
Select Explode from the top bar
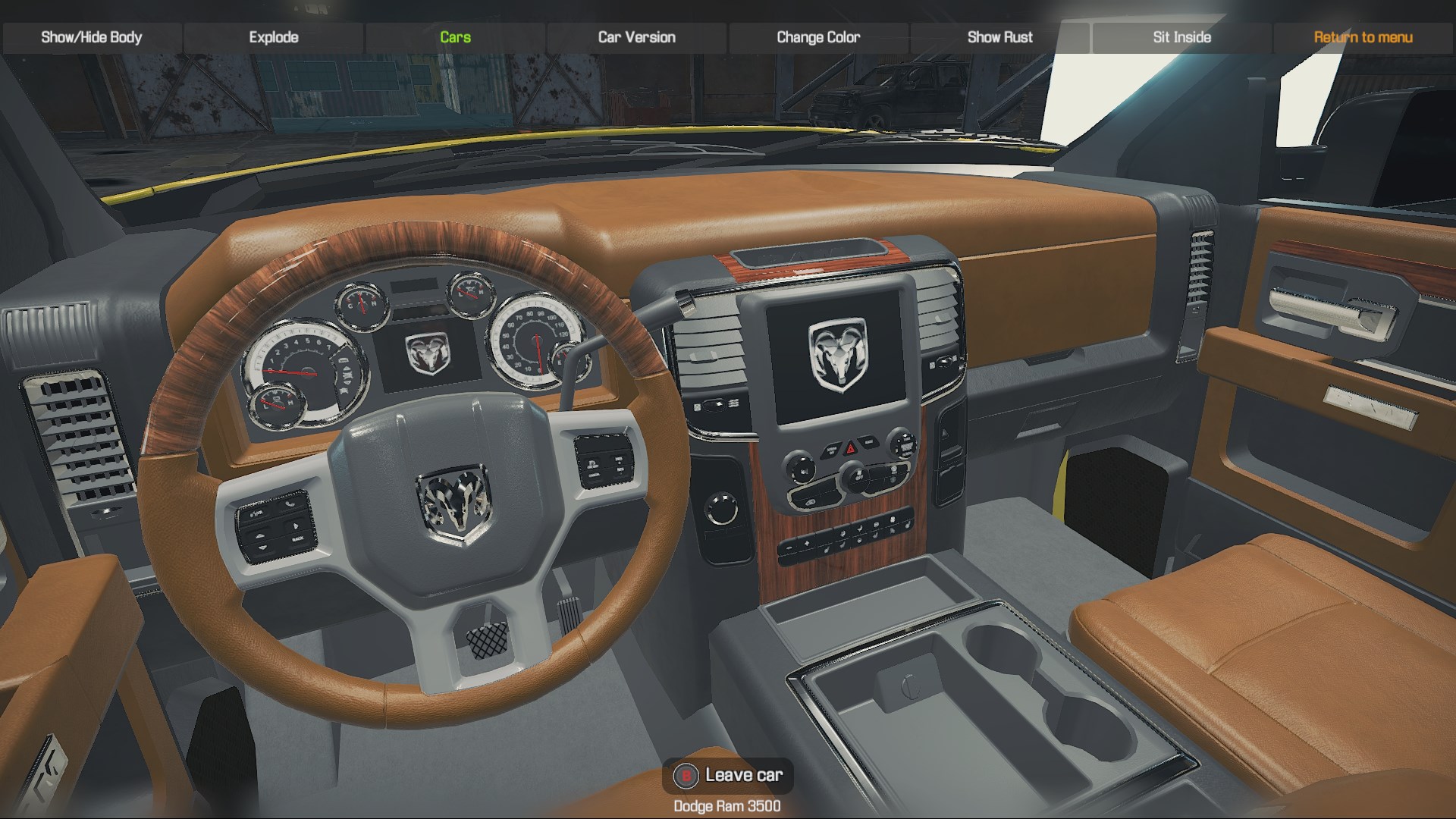point(274,37)
